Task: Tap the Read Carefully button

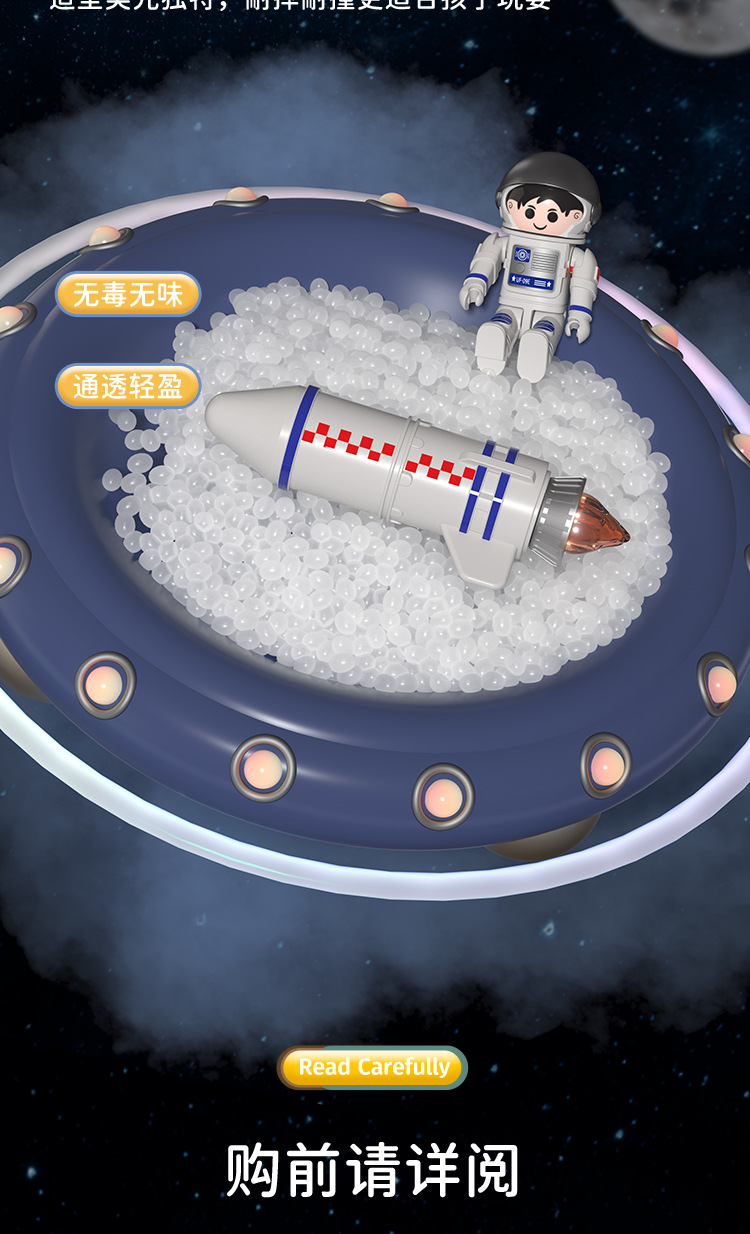Action: click(x=373, y=1067)
